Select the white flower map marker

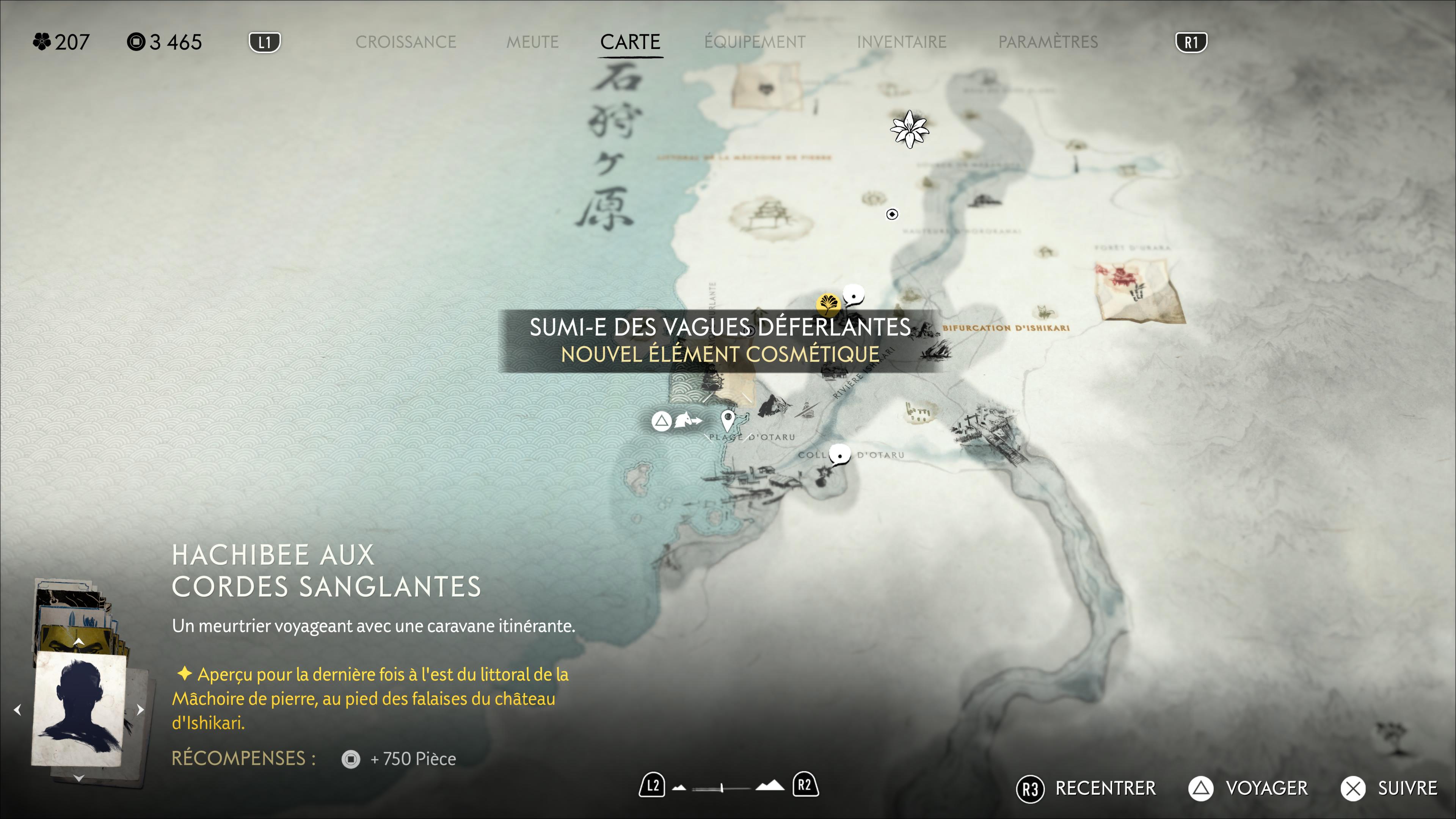coord(909,129)
